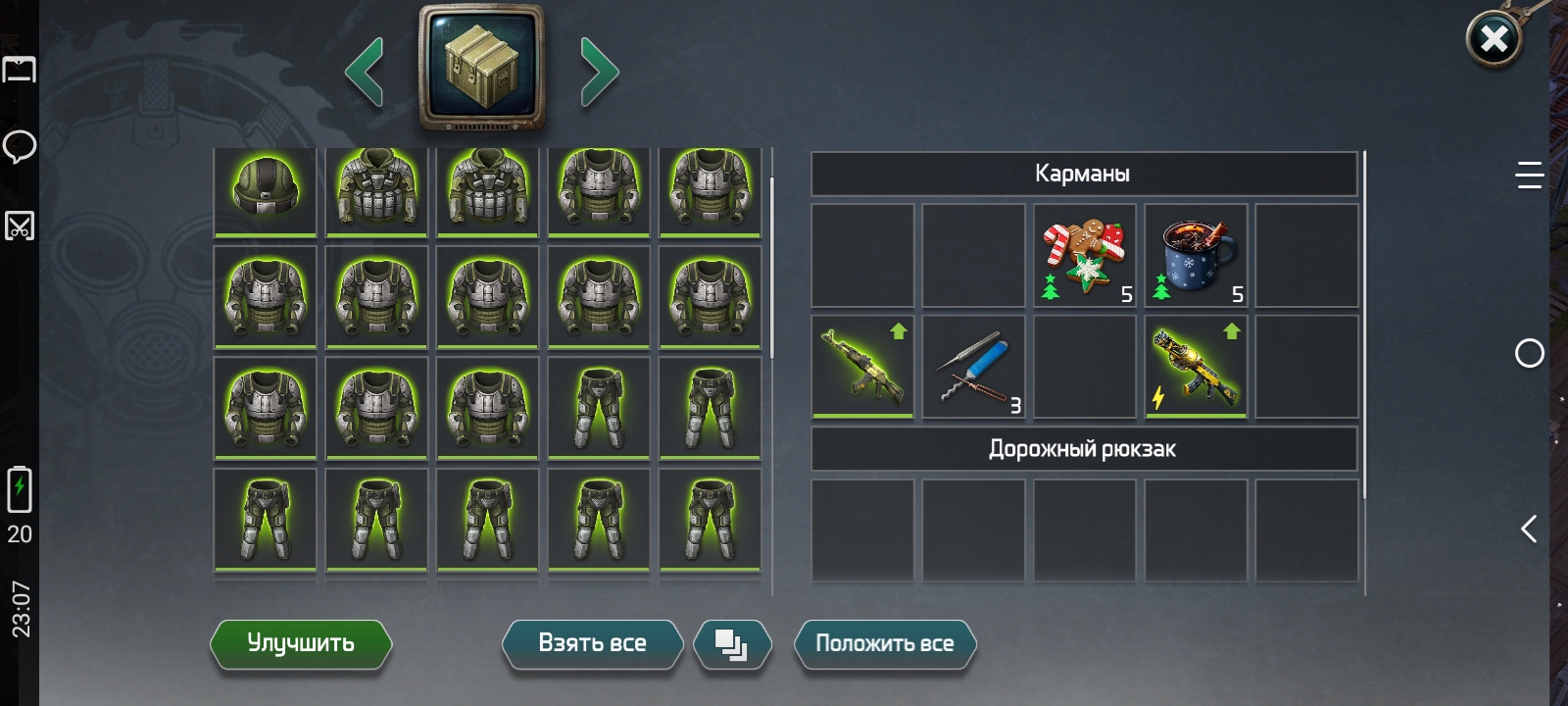Screen dimensions: 1568x706
Task: Go to the next storage container
Action: [x=599, y=72]
